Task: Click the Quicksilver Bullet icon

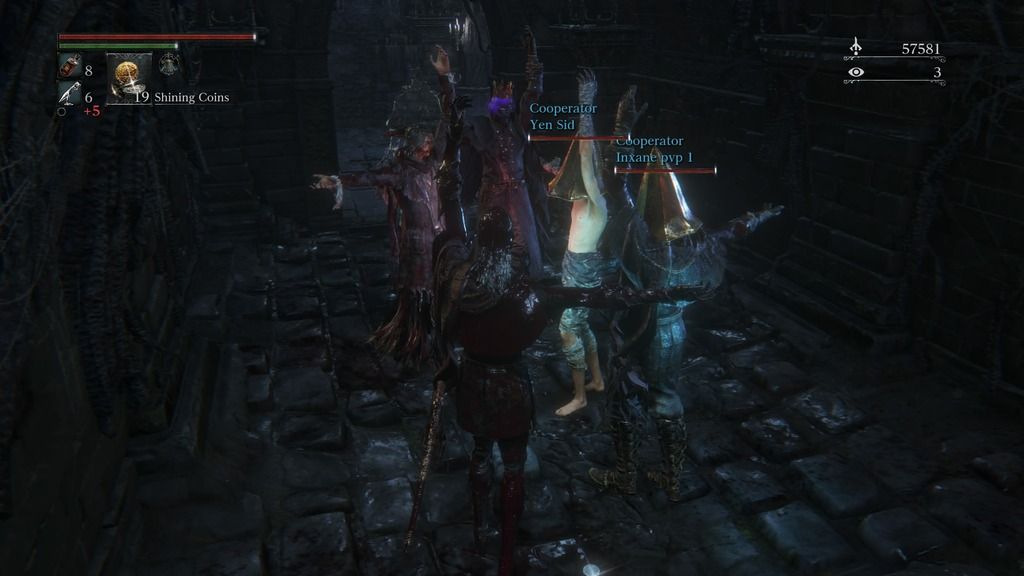Action: pos(68,94)
